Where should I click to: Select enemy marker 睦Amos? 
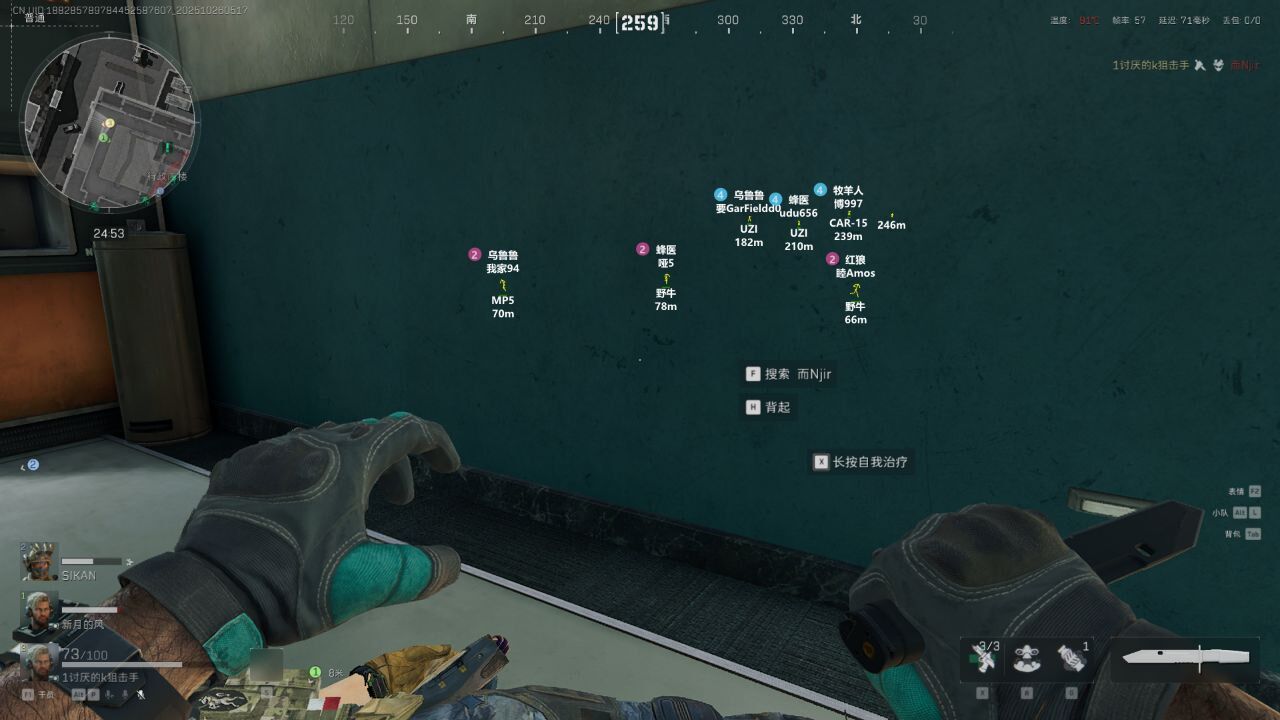855,273
